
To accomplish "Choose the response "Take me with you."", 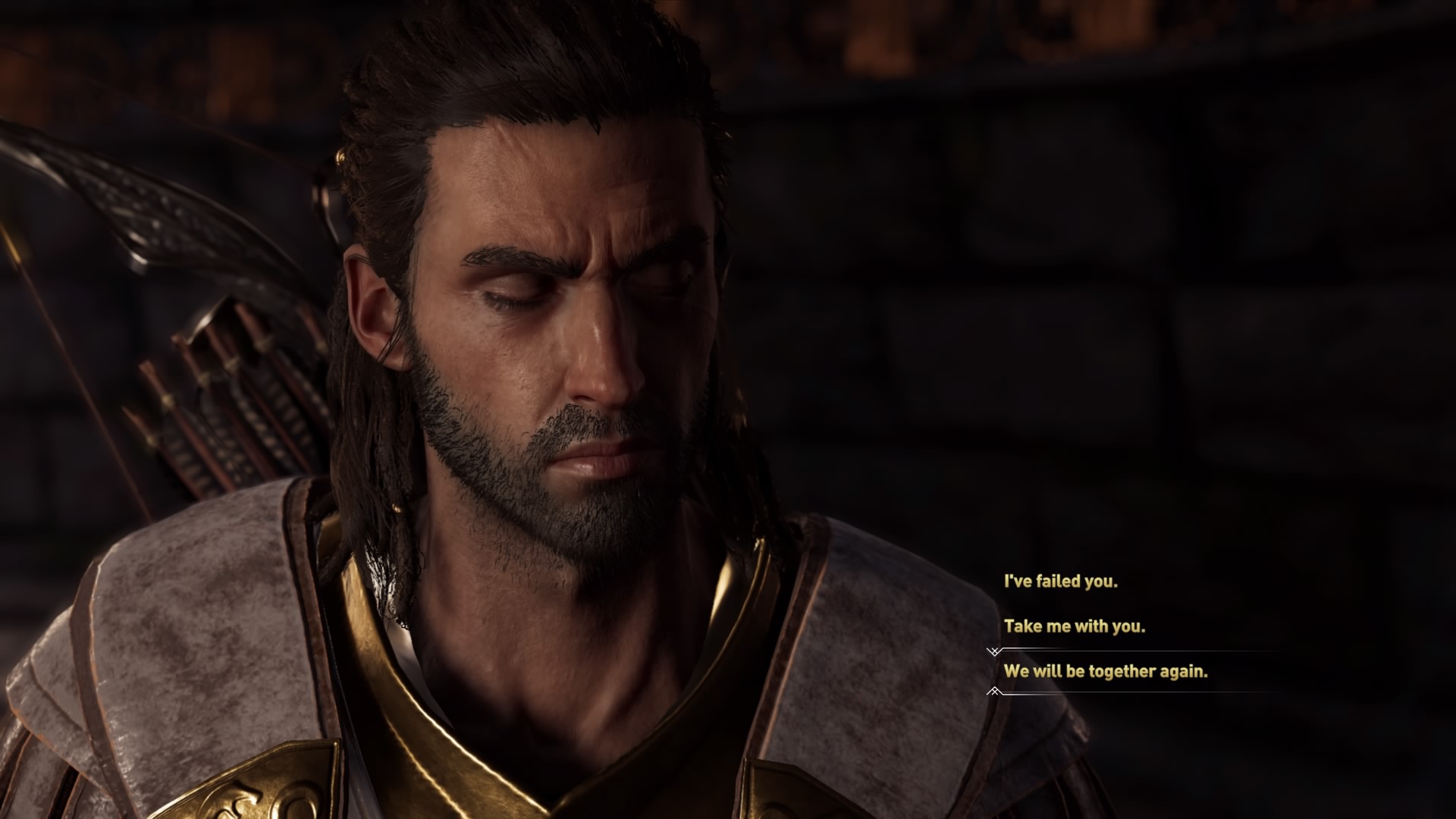I will [1074, 627].
